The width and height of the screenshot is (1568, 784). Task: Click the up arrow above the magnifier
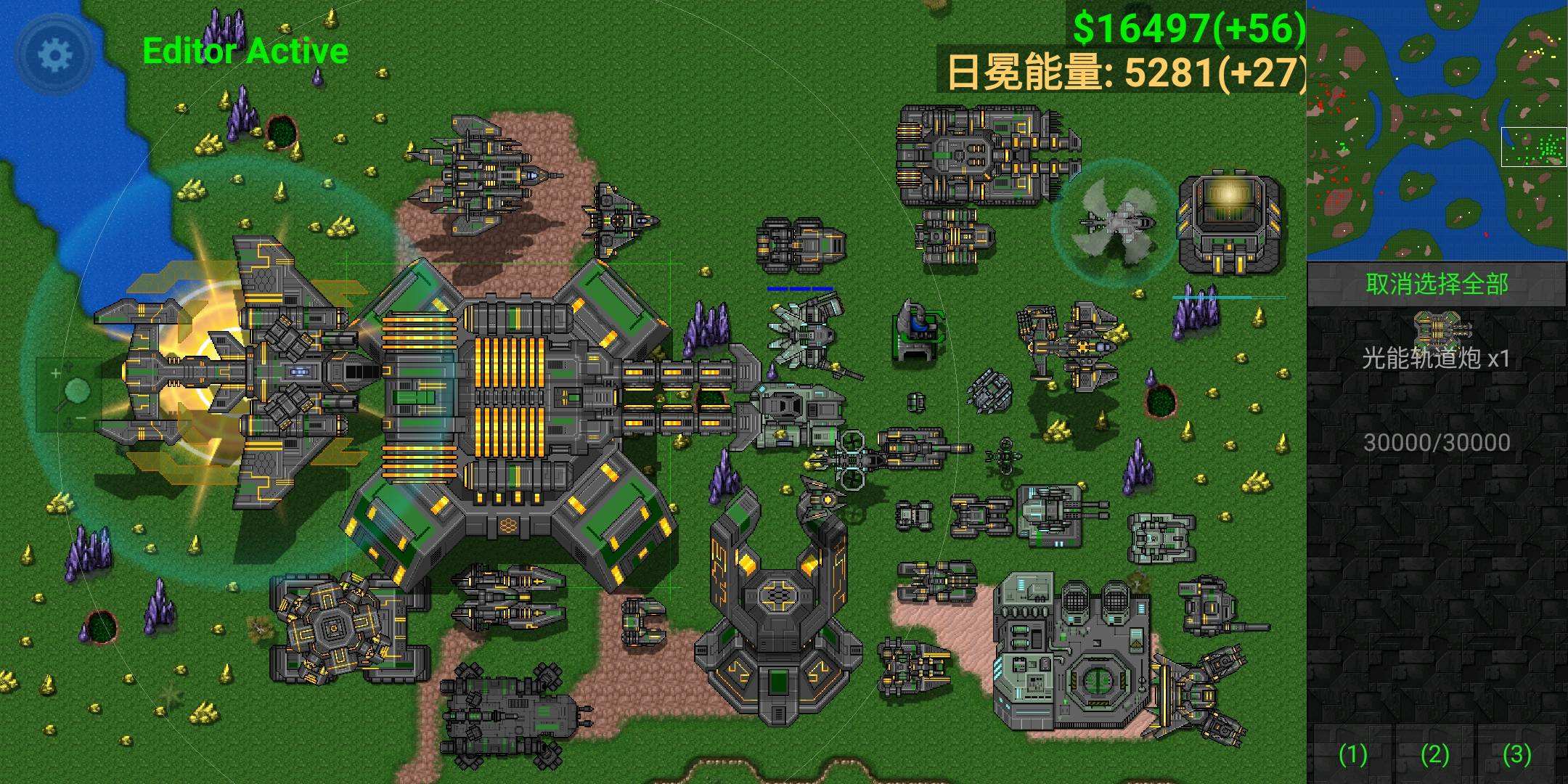tap(70, 365)
